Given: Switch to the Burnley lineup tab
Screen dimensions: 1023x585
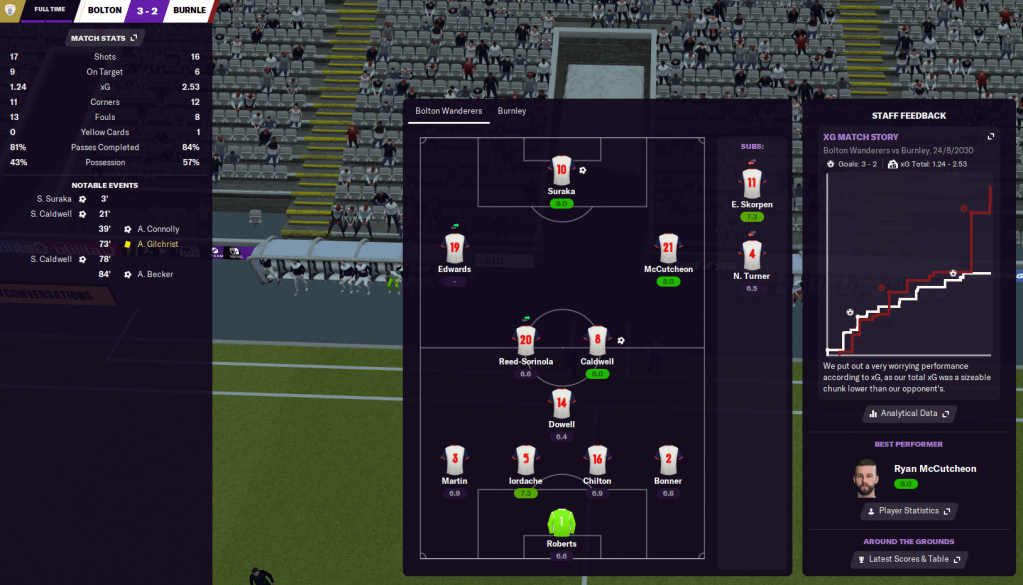Looking at the screenshot, I should 511,111.
